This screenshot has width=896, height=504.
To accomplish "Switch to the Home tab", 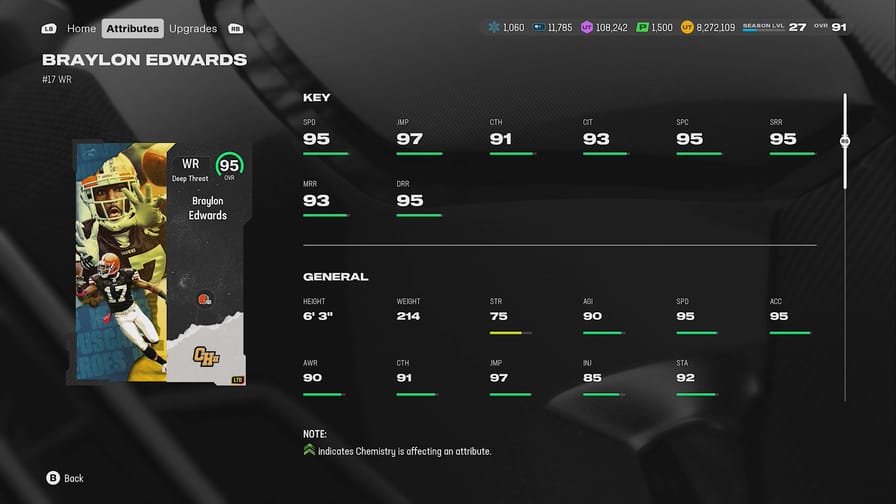I will click(81, 29).
